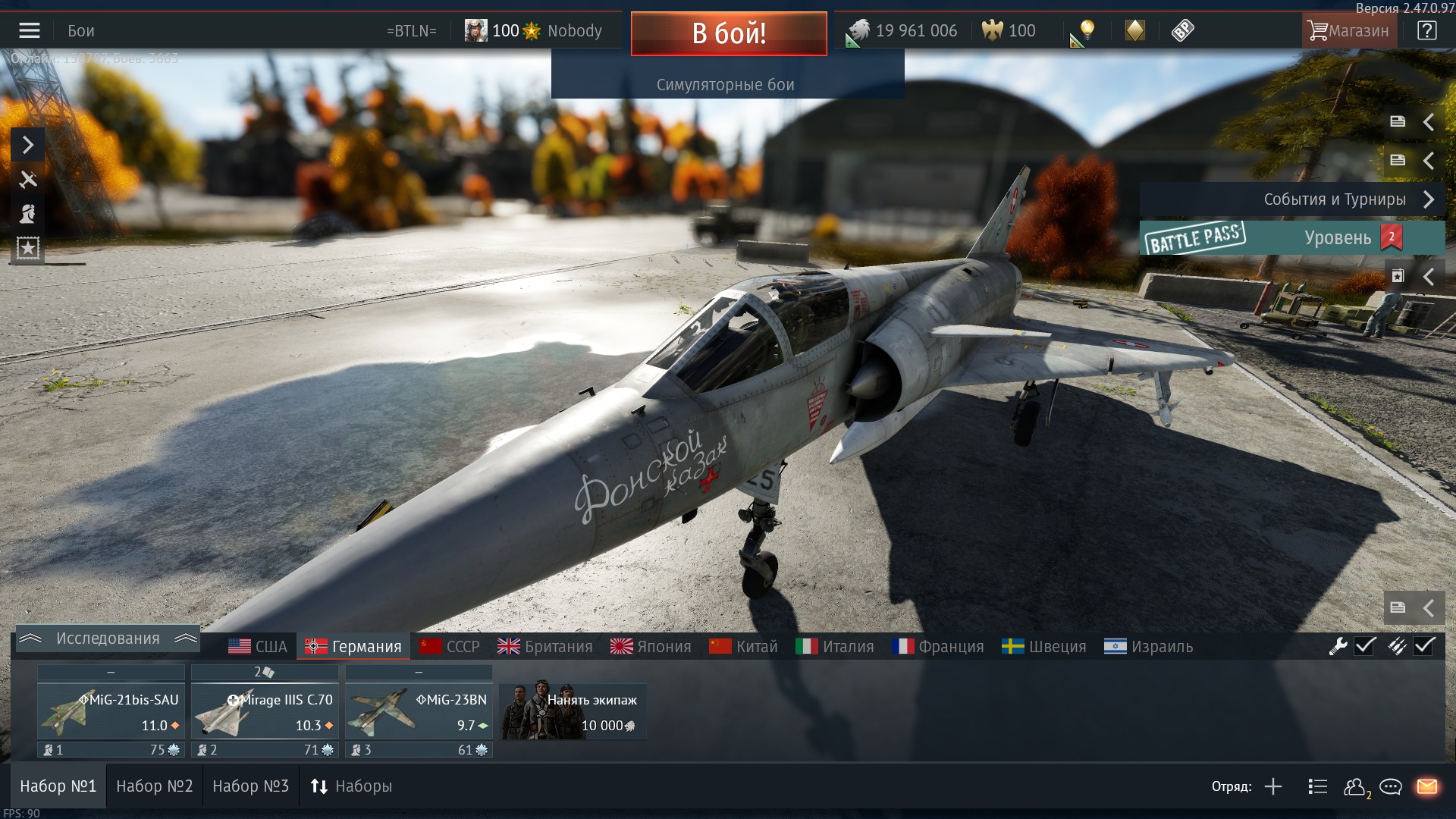The height and width of the screenshot is (819, 1456).
Task: Open the hamburger main menu
Action: coord(30,31)
